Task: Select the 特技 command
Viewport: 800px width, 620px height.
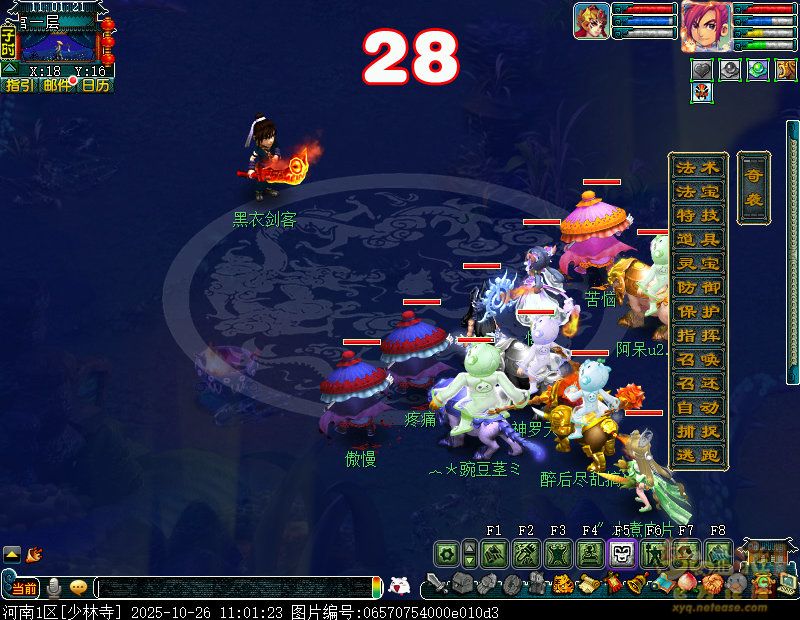Action: 697,215
